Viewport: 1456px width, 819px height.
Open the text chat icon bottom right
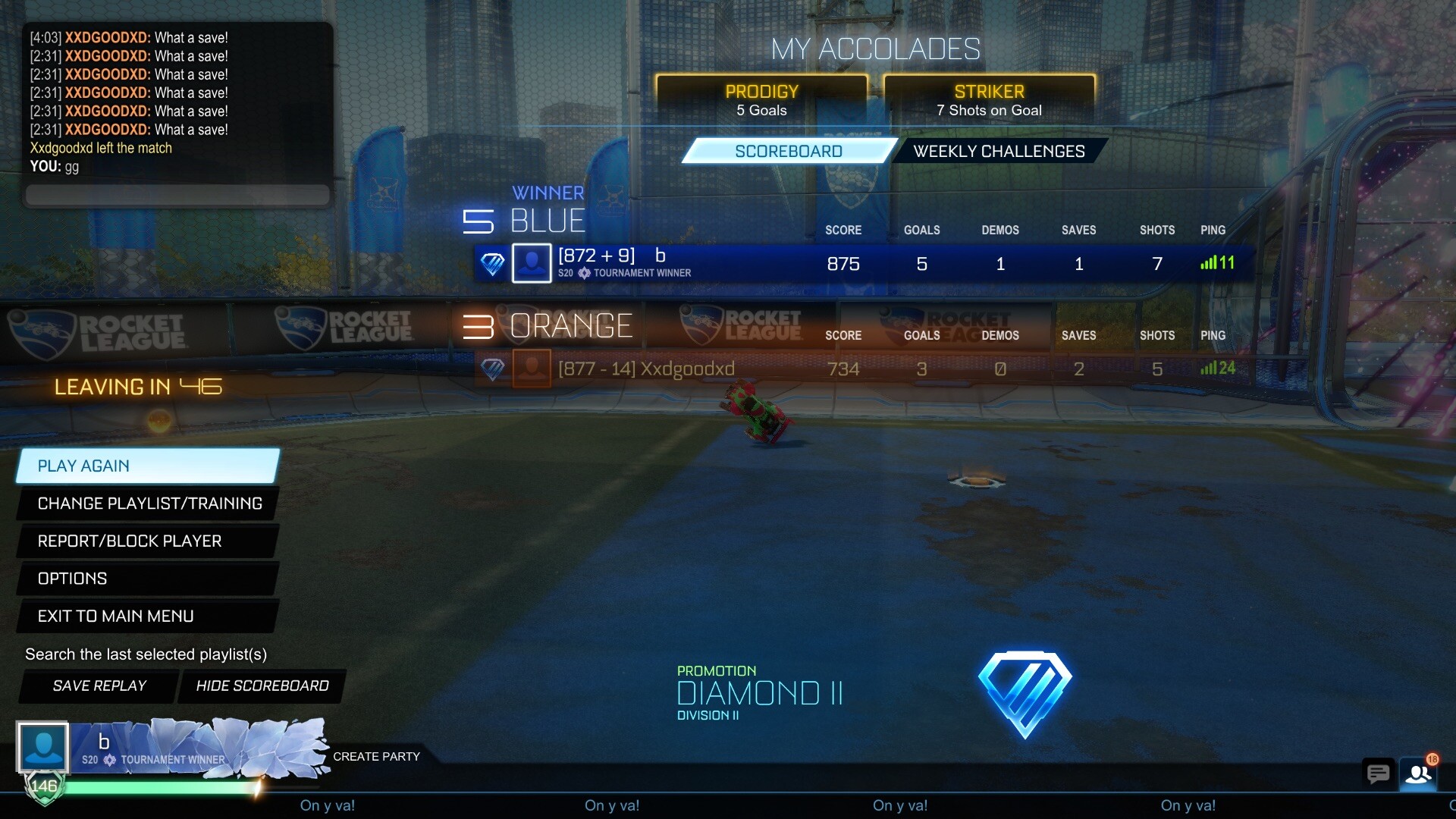tap(1378, 774)
